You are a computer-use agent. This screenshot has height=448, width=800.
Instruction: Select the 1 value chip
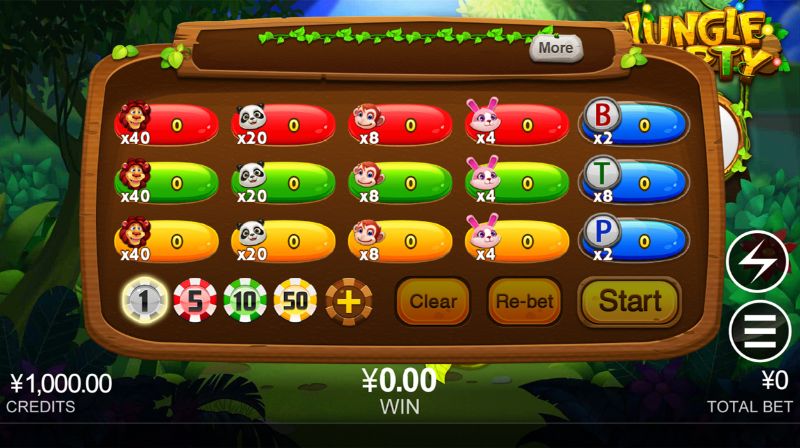tap(144, 300)
